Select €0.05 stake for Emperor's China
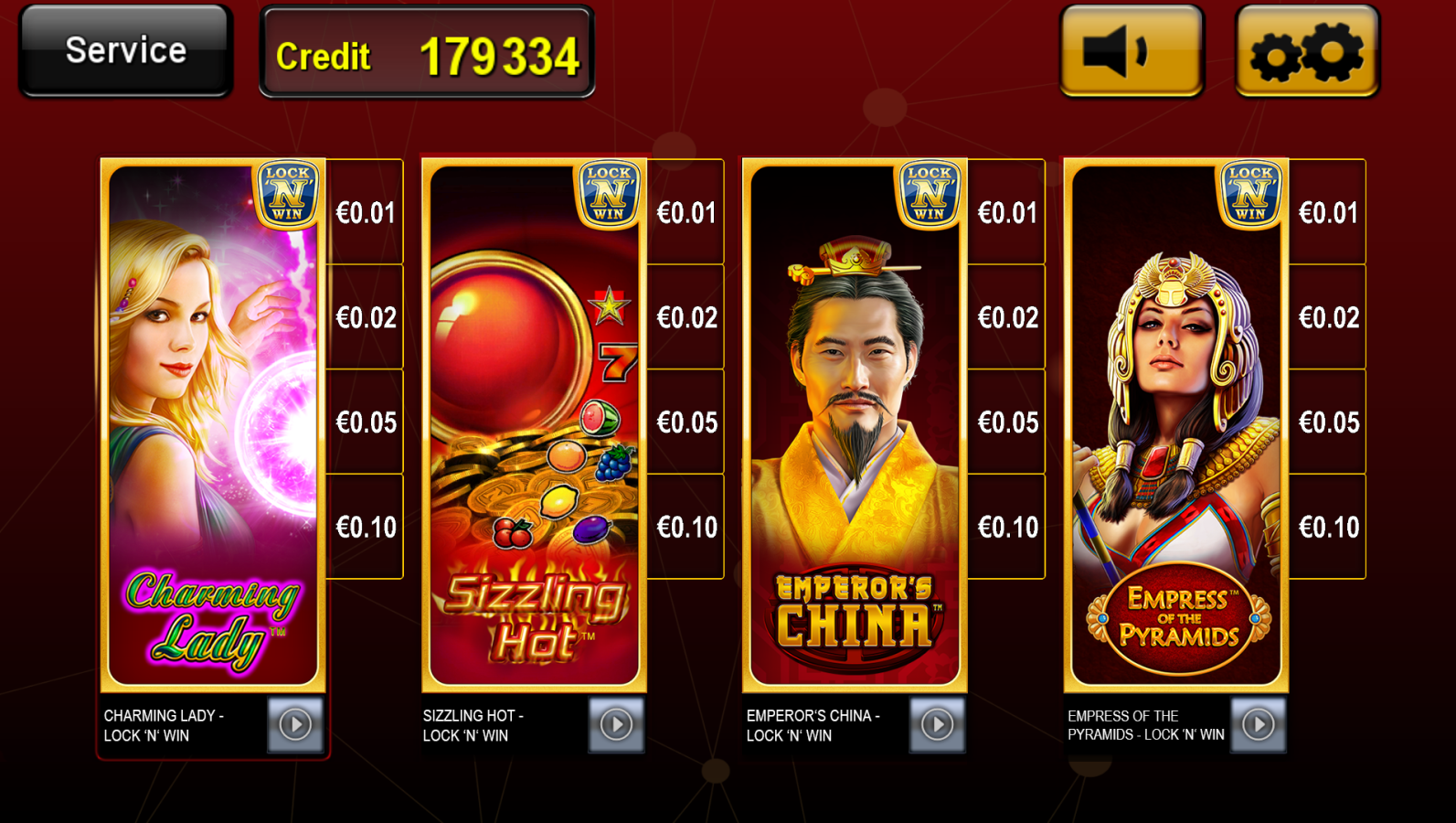This screenshot has height=823, width=1456. click(1004, 422)
